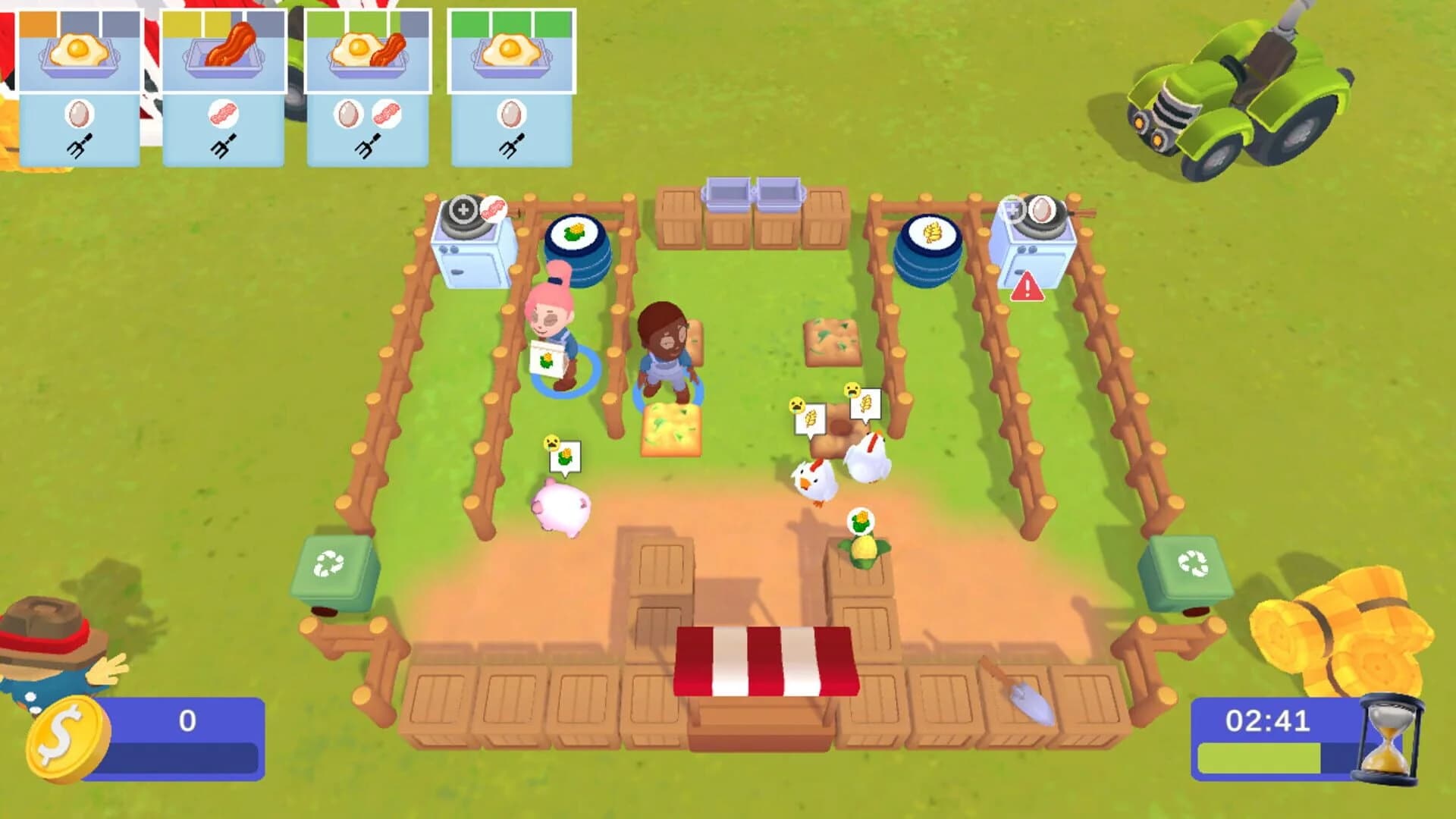This screenshot has height=819, width=1456.
Task: Click the right recycle bin icon
Action: 1192,563
